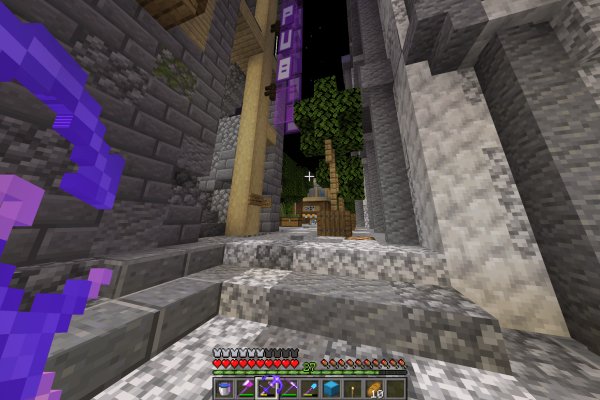Click the highlighted enchanted pickaxe slot

(267, 388)
